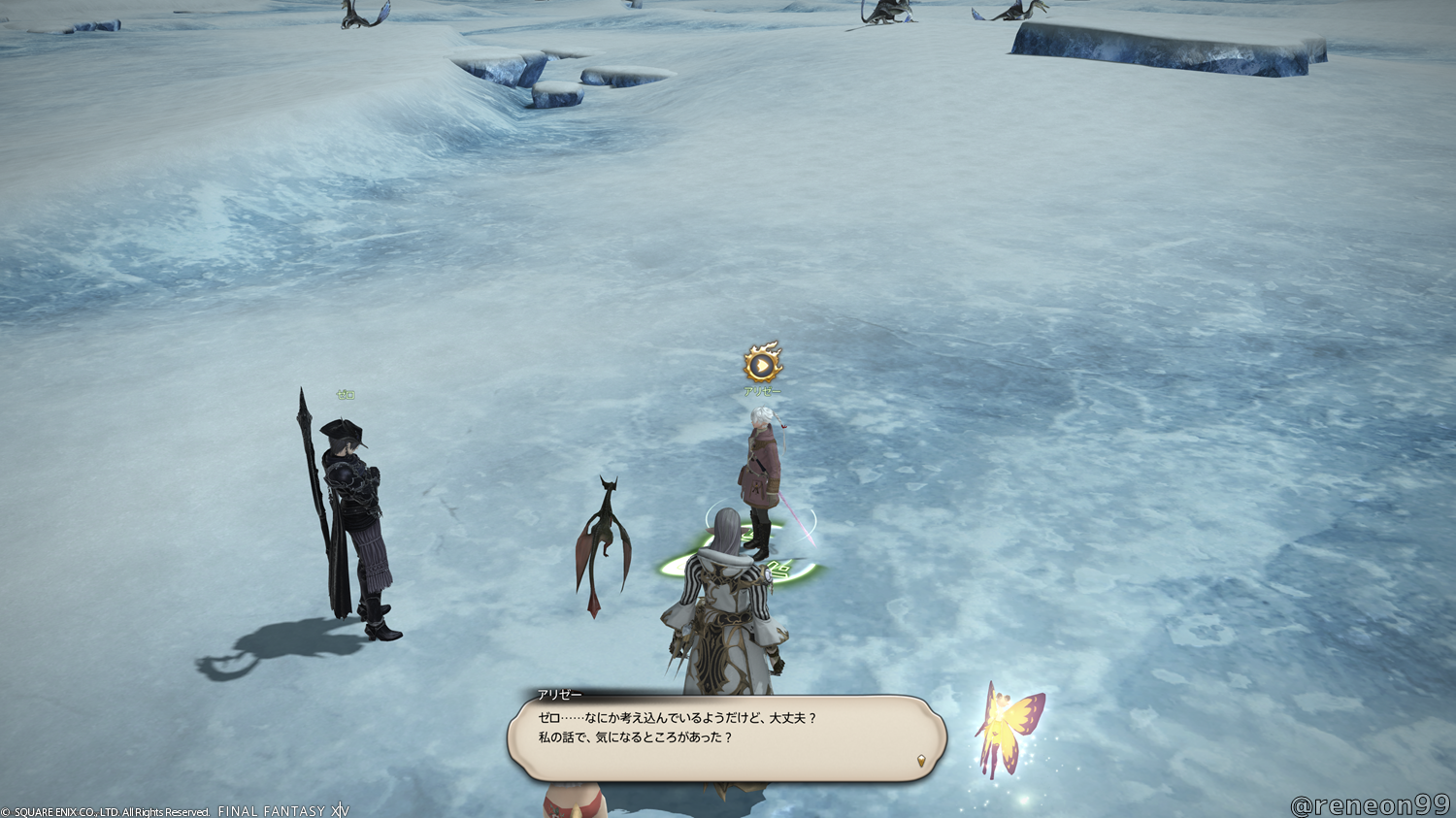Select the quest marker above Alisaie
The image size is (1456, 818).
point(763,364)
